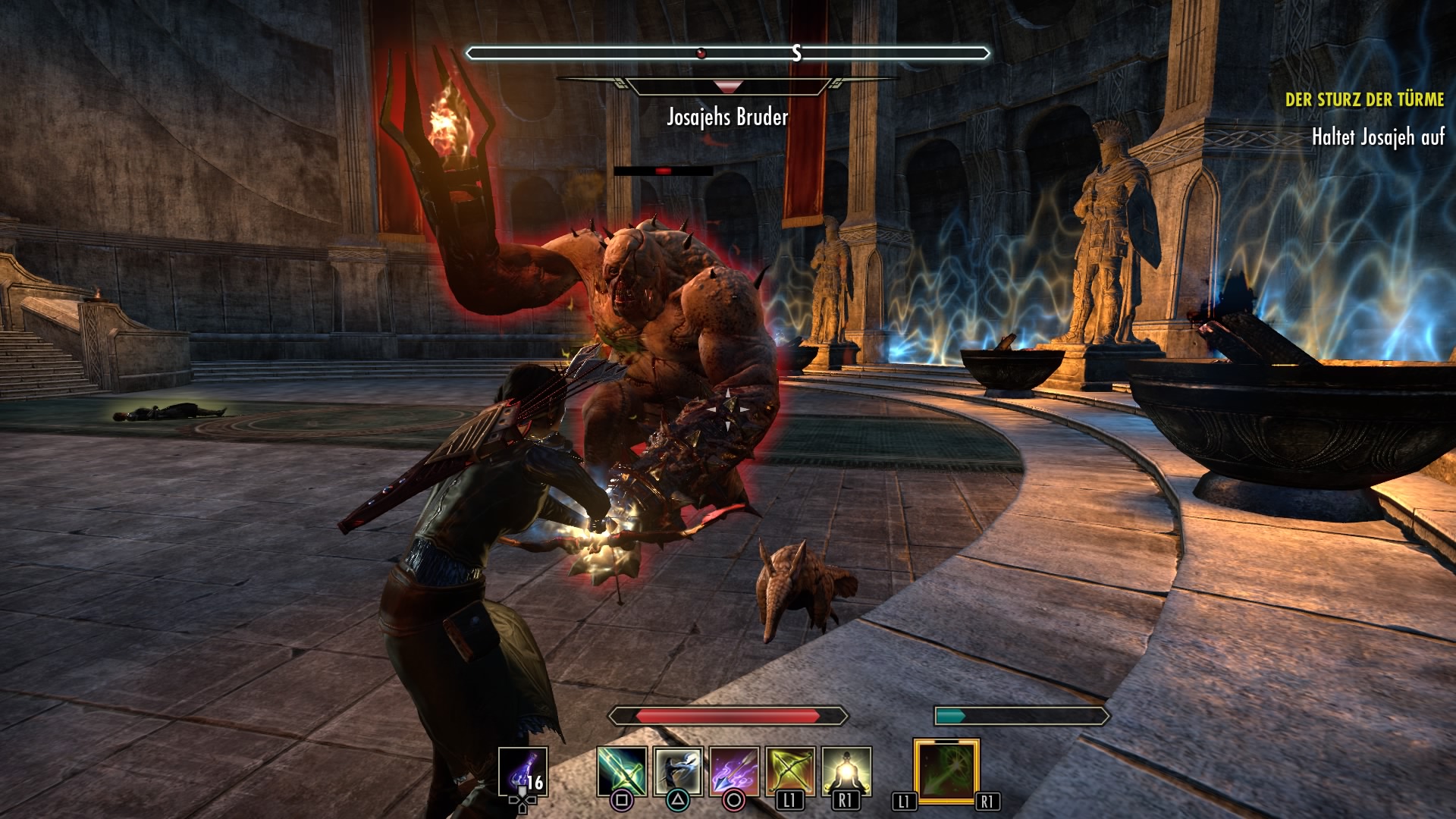Screen dimensions: 1456x819
Task: Trigger the purple poison arrow ability
Action: point(734,771)
